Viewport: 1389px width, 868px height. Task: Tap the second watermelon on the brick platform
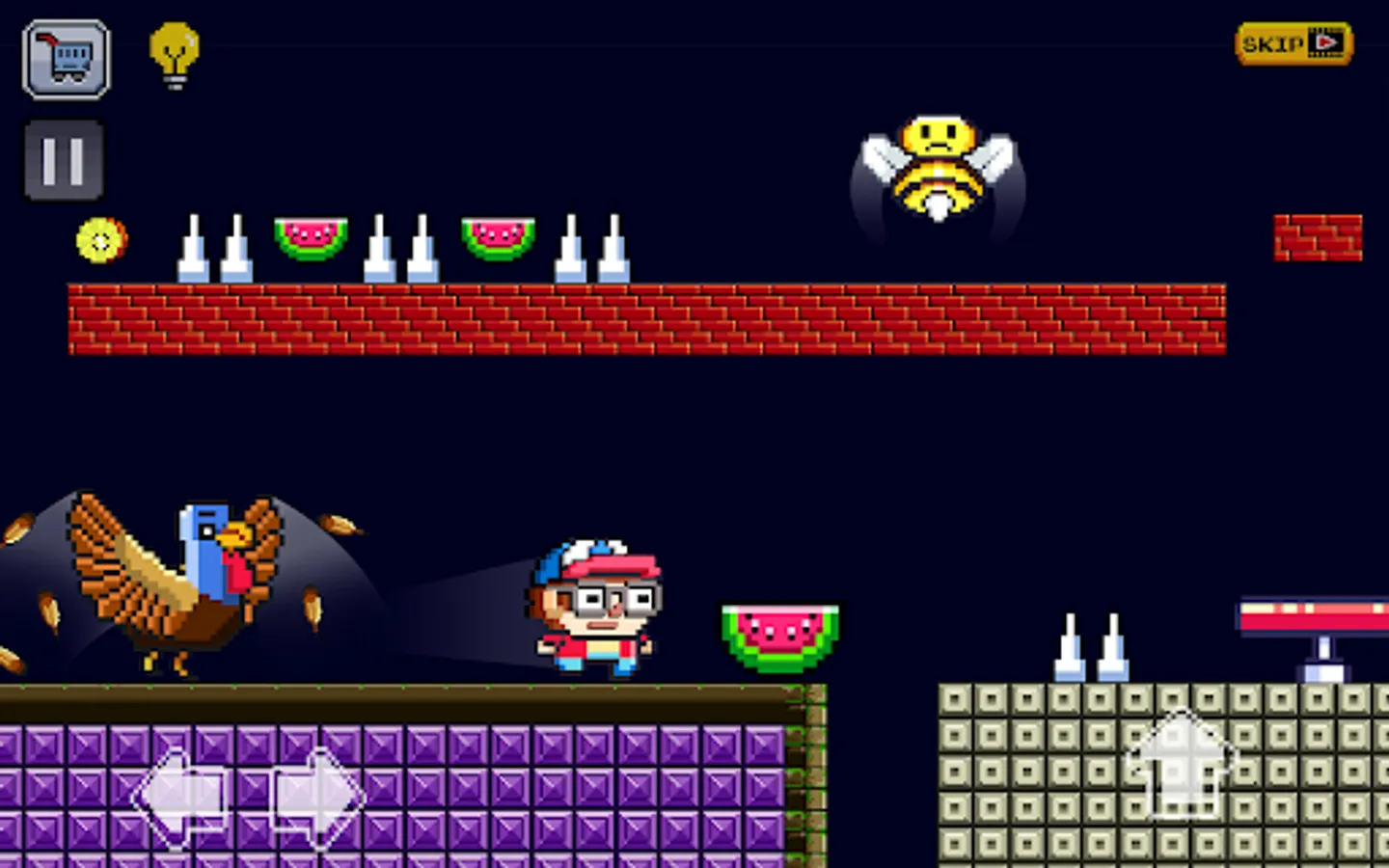tap(497, 236)
